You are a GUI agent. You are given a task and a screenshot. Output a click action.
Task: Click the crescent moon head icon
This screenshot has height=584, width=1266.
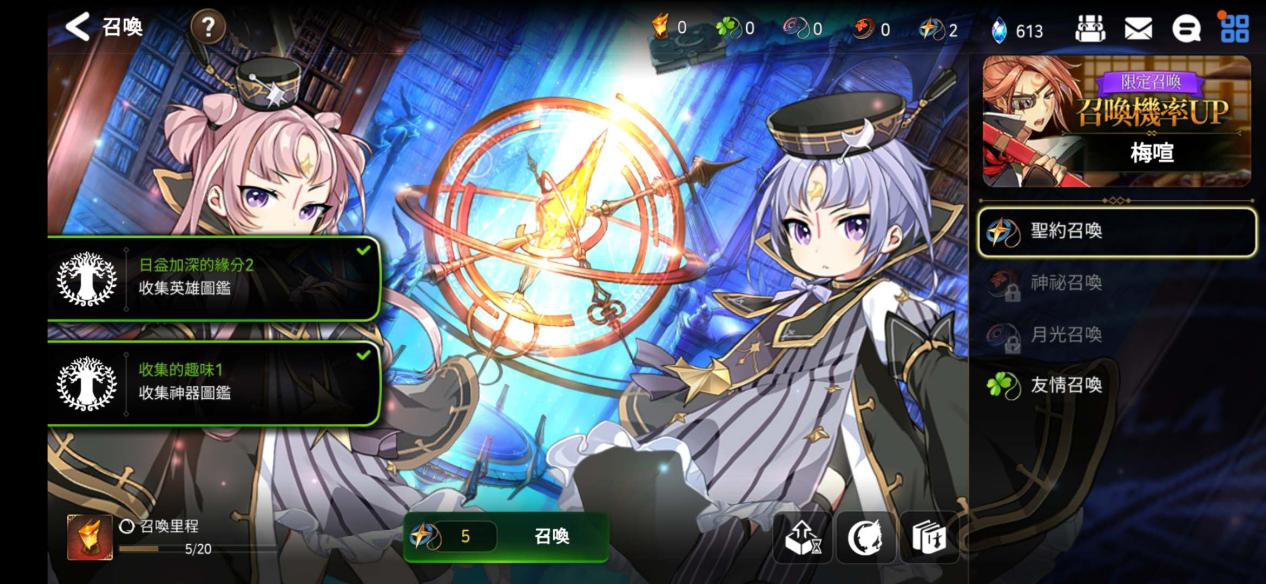tap(865, 538)
